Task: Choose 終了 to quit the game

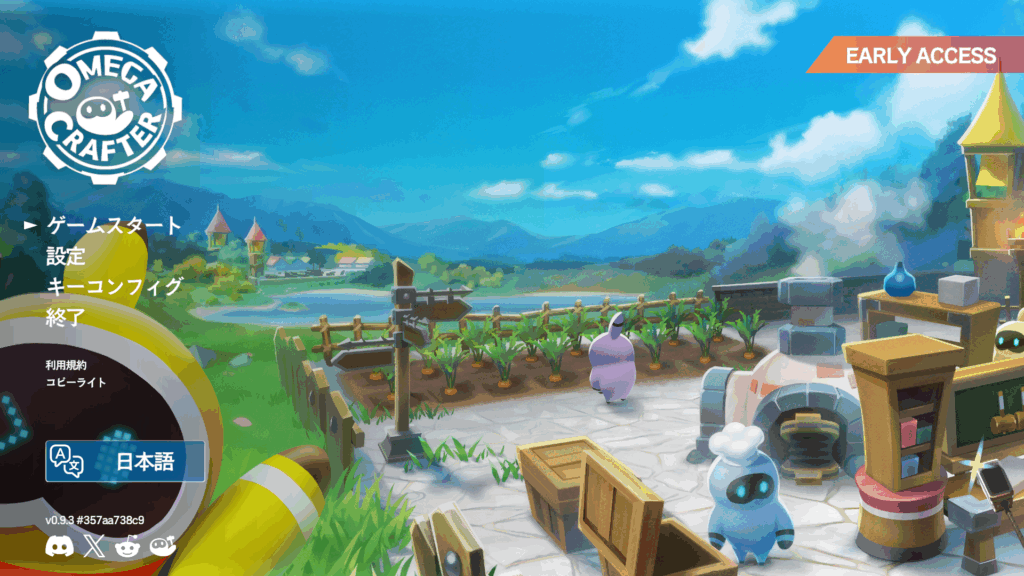Action: [66, 318]
